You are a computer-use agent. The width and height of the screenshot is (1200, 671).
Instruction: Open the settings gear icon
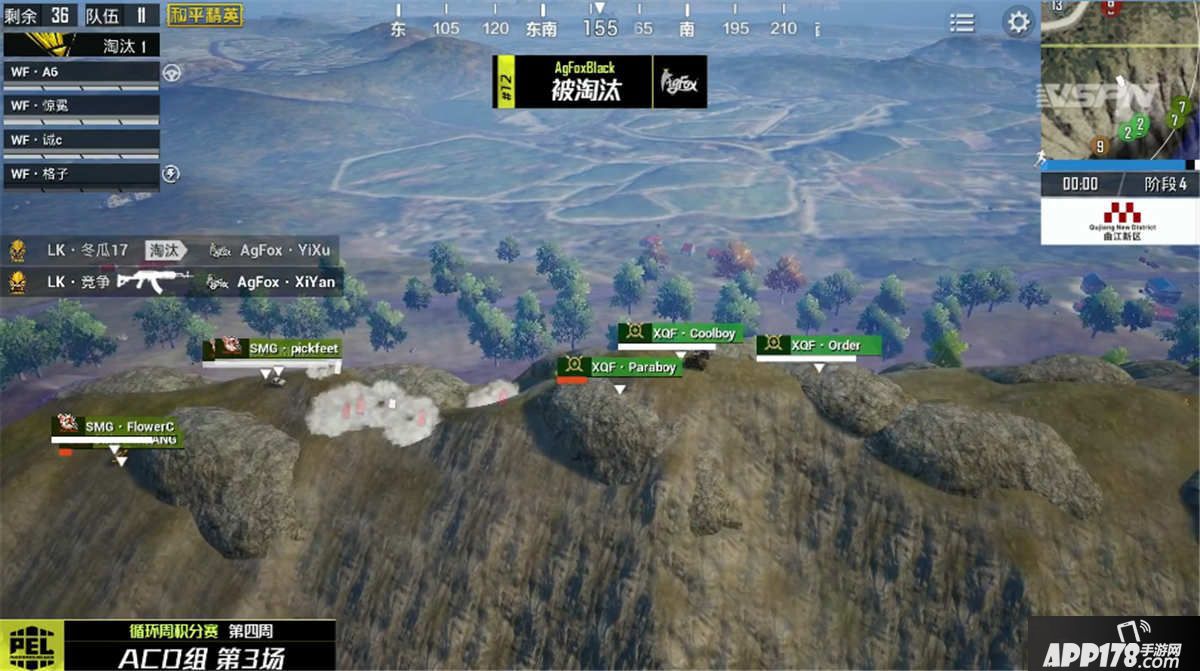[1018, 22]
